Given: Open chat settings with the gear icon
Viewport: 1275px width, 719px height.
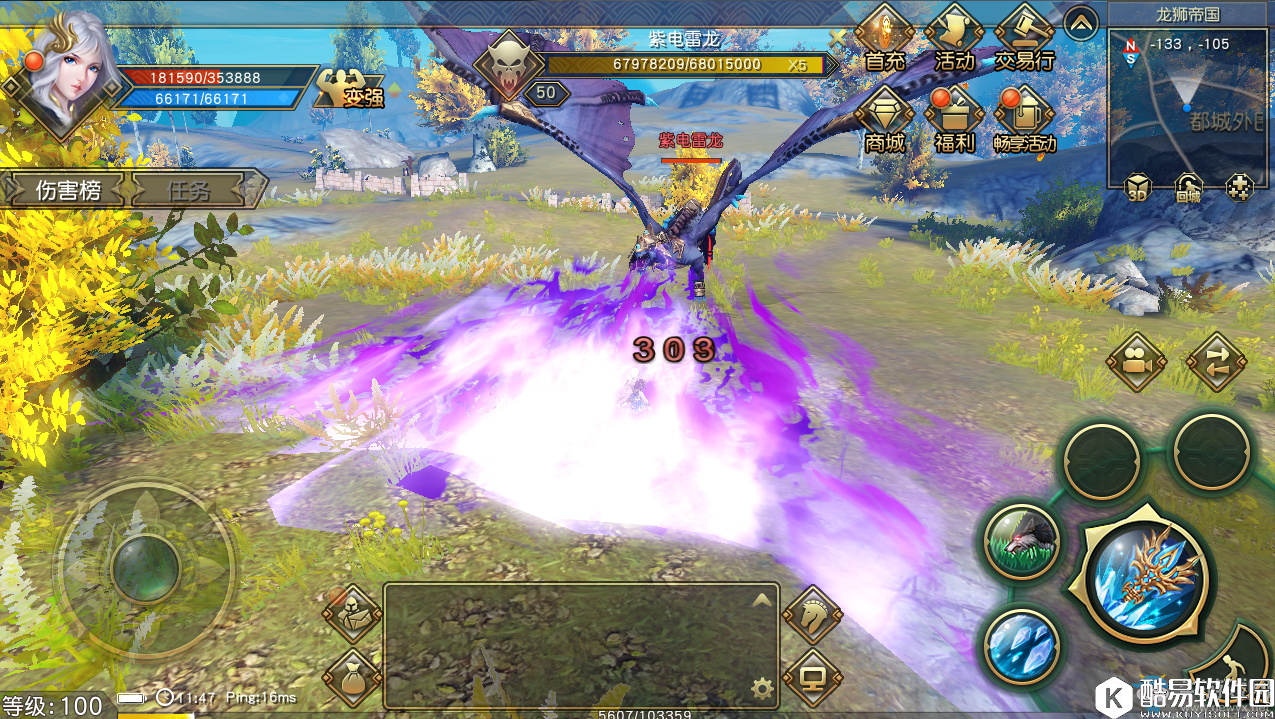Looking at the screenshot, I should tap(763, 687).
